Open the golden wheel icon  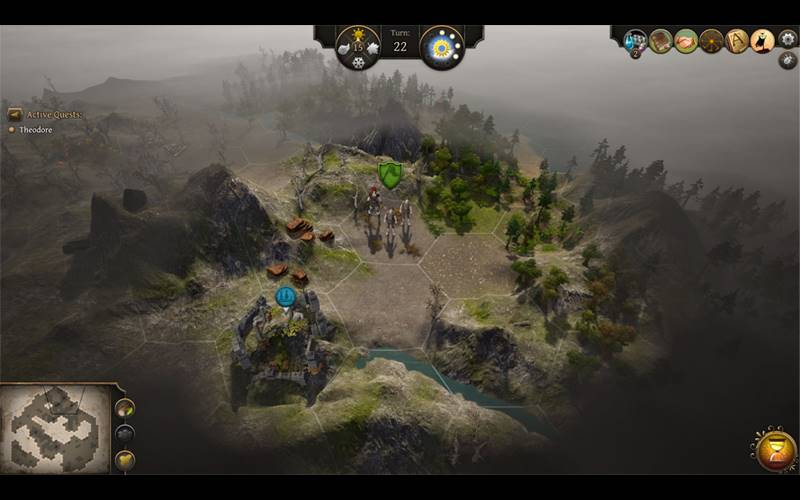pyautogui.click(x=711, y=41)
